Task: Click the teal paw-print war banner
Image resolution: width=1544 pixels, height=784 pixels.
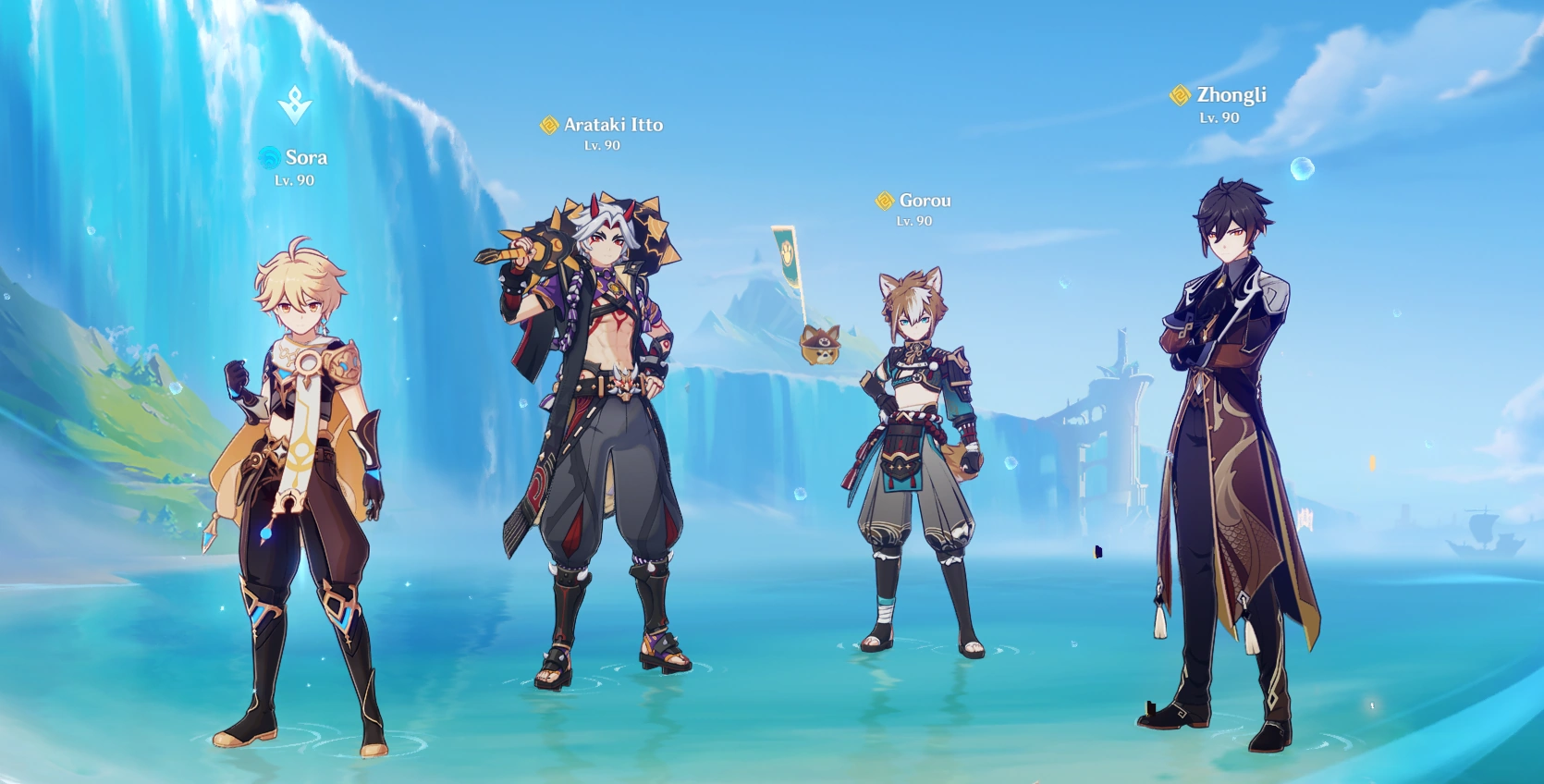Action: 785,252
